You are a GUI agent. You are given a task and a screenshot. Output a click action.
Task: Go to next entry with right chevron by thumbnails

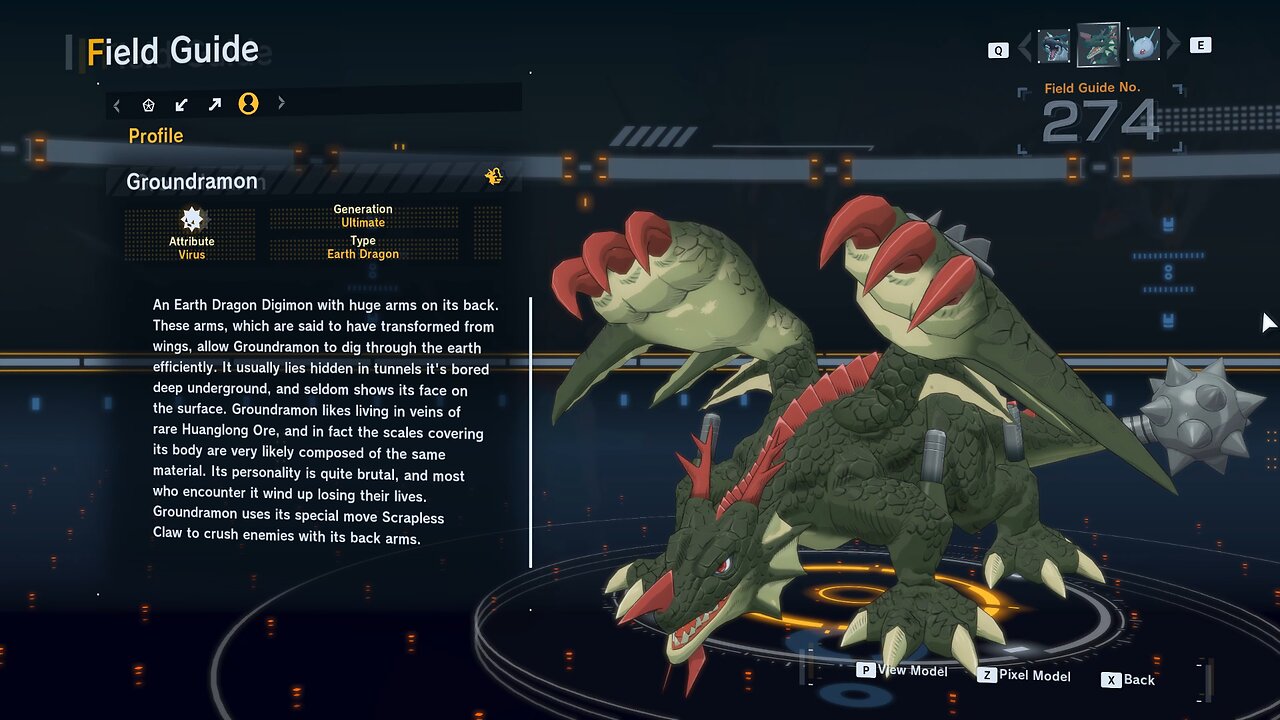point(1172,46)
